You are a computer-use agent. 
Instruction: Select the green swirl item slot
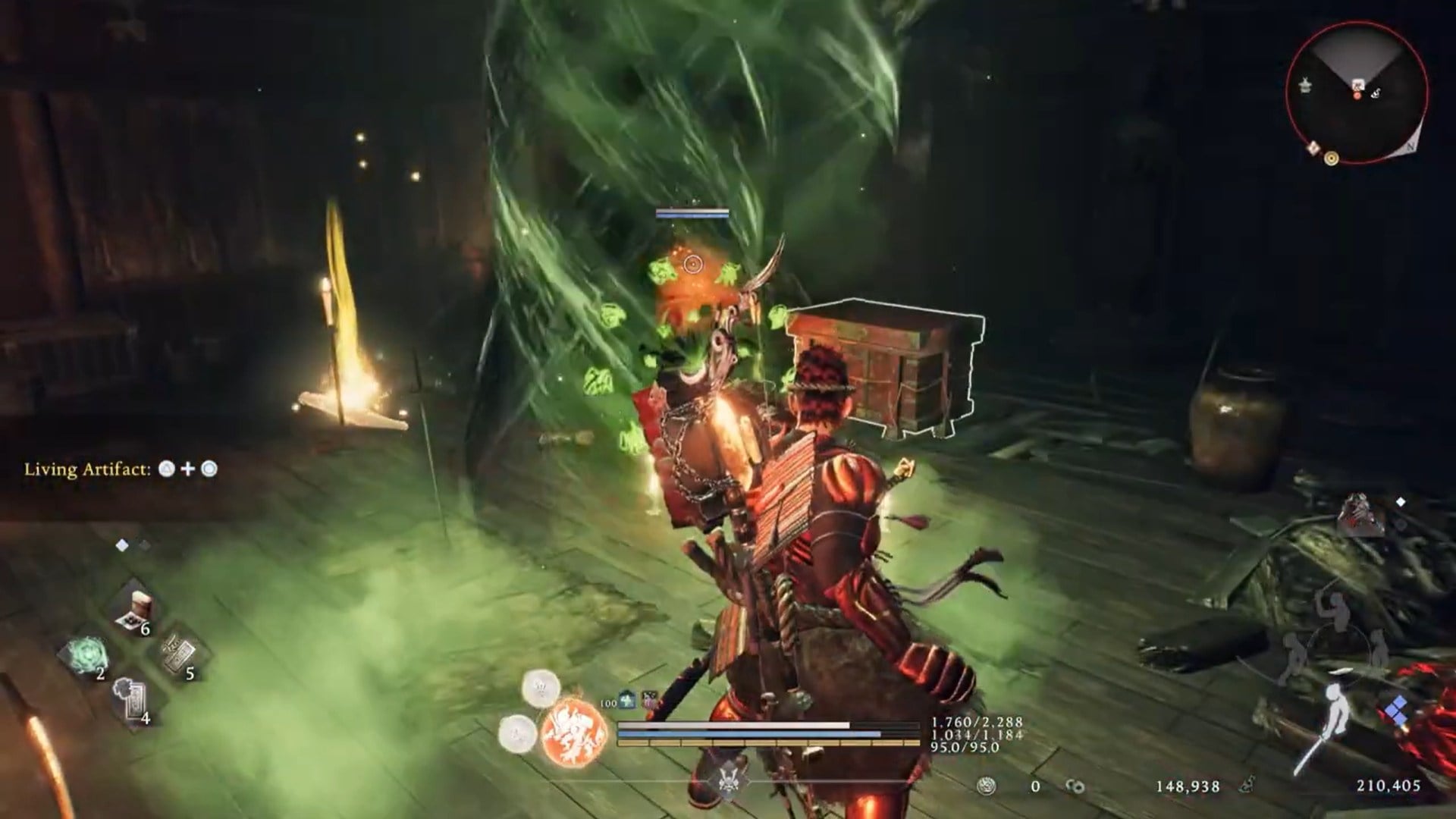87,655
